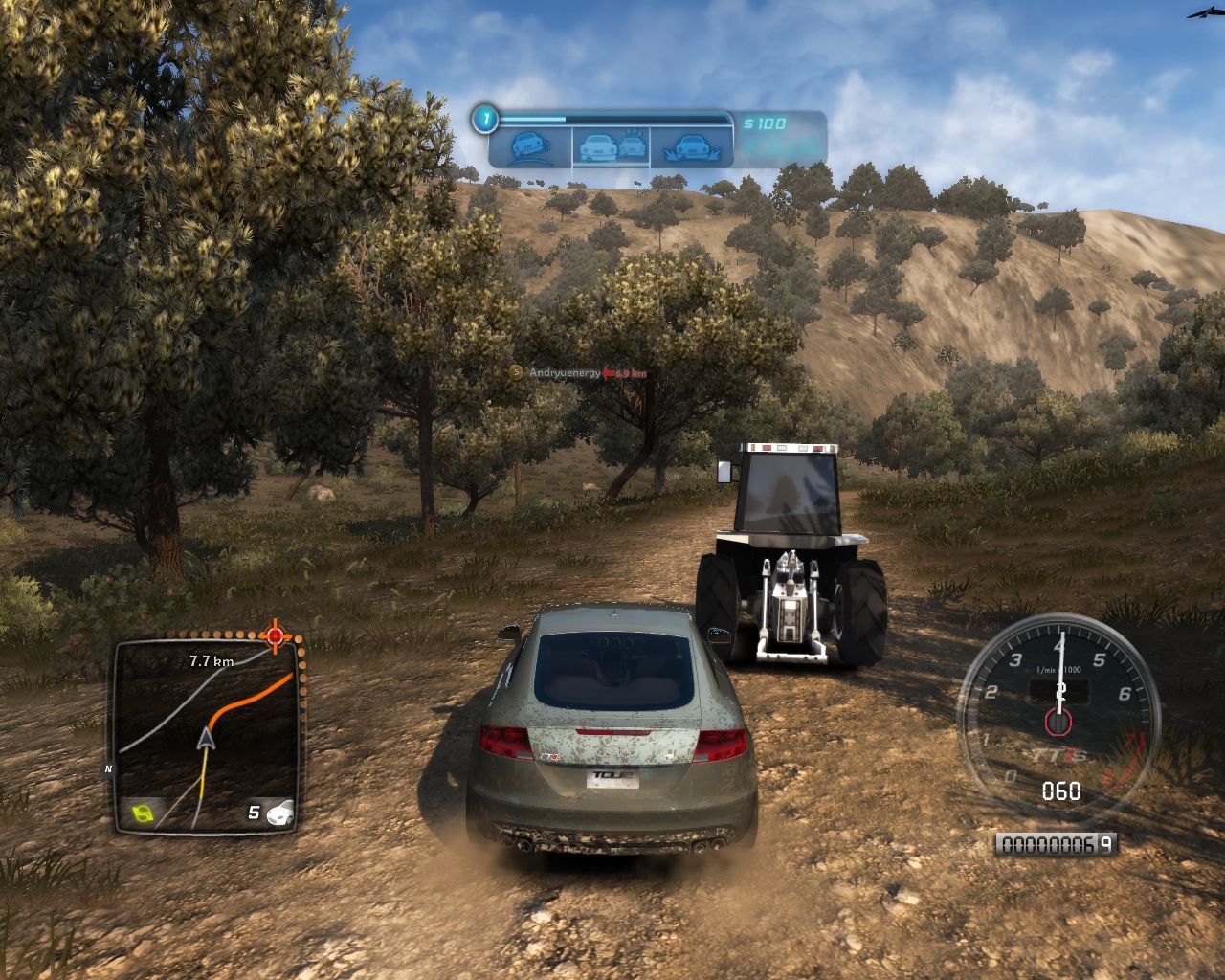Click the green road icon on the minimap
This screenshot has width=1225, height=980.
pyautogui.click(x=143, y=814)
